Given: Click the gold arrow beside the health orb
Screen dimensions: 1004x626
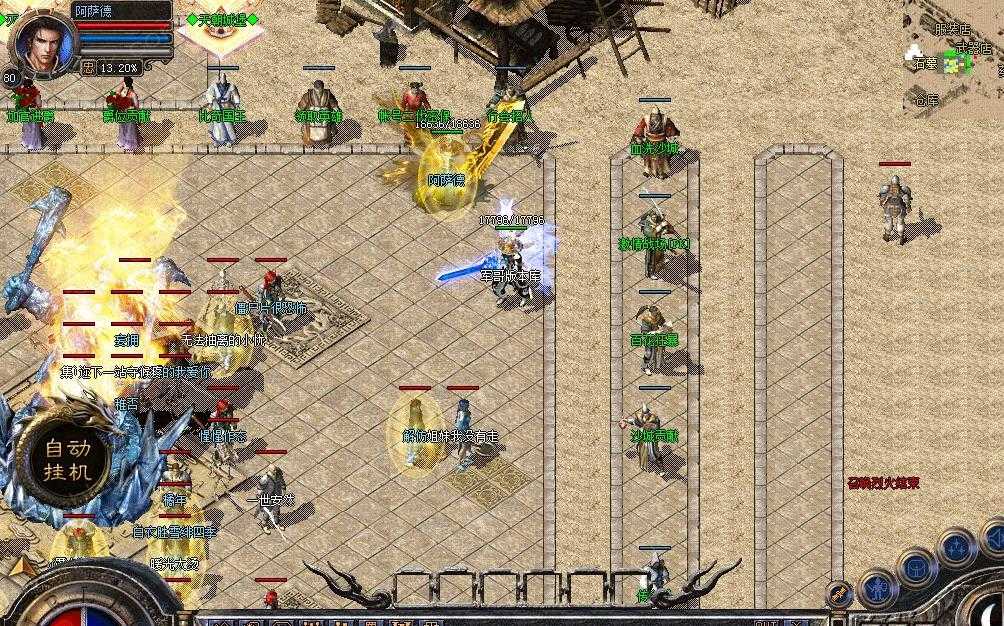Looking at the screenshot, I should click(x=20, y=566).
